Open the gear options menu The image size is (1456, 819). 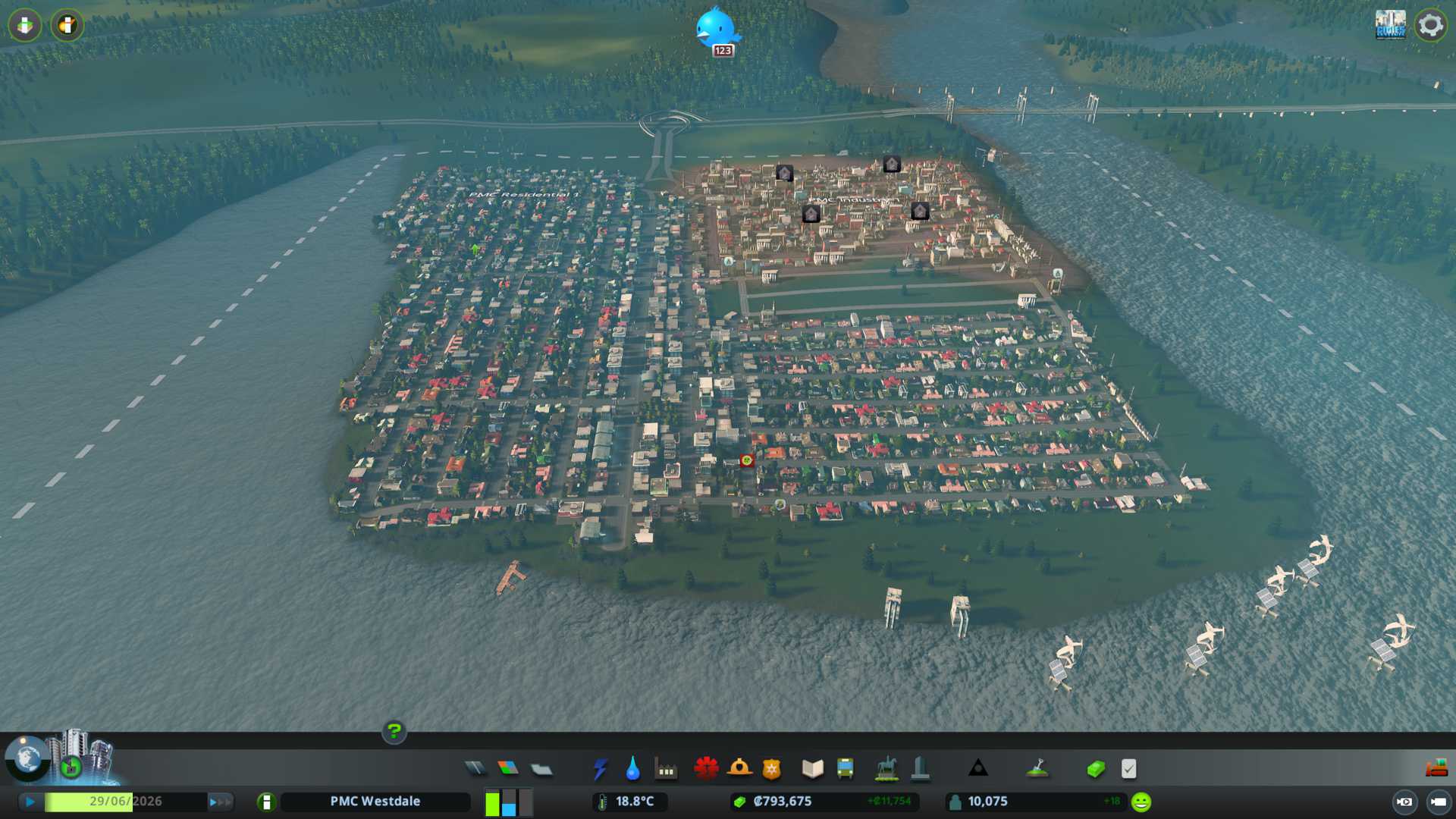pos(1430,26)
